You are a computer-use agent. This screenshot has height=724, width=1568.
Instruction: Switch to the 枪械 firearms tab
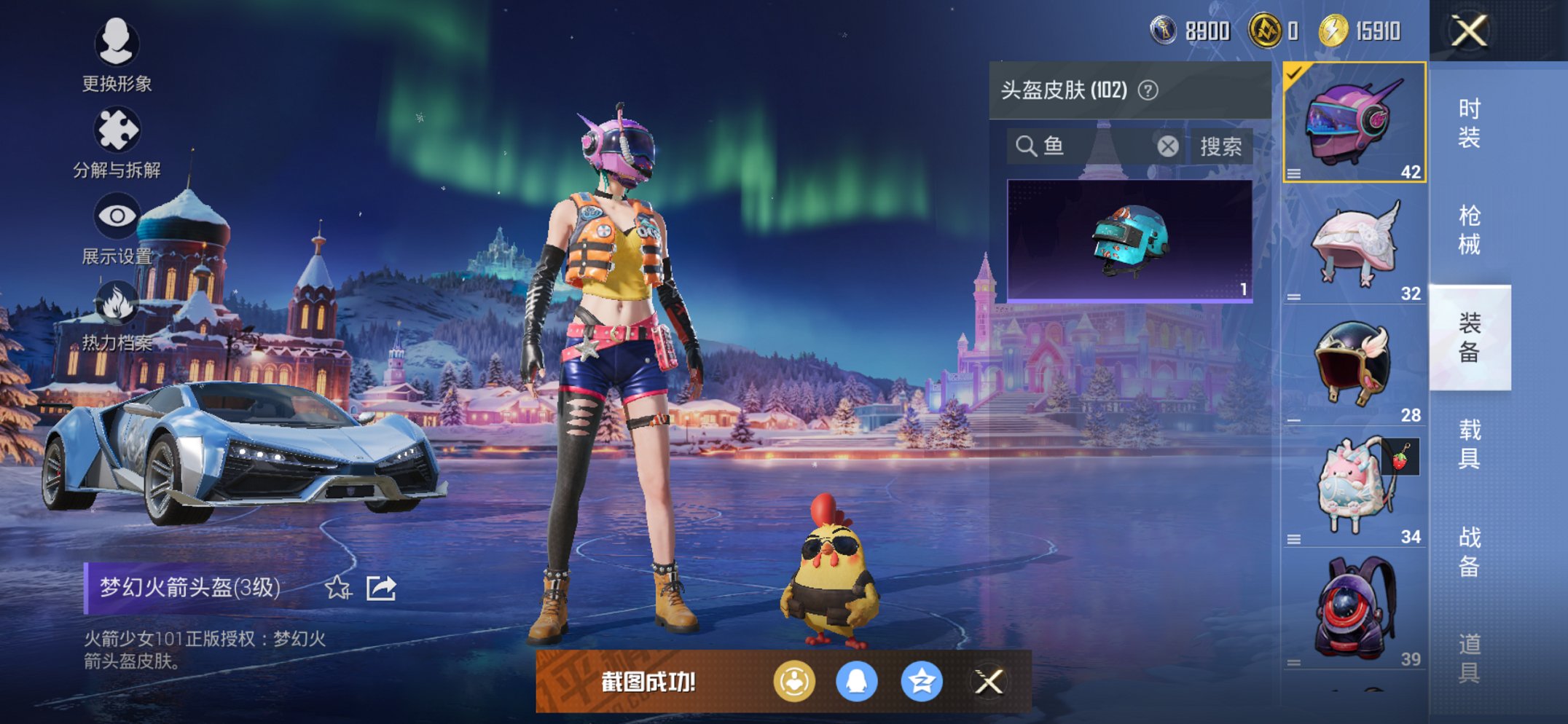(1469, 229)
